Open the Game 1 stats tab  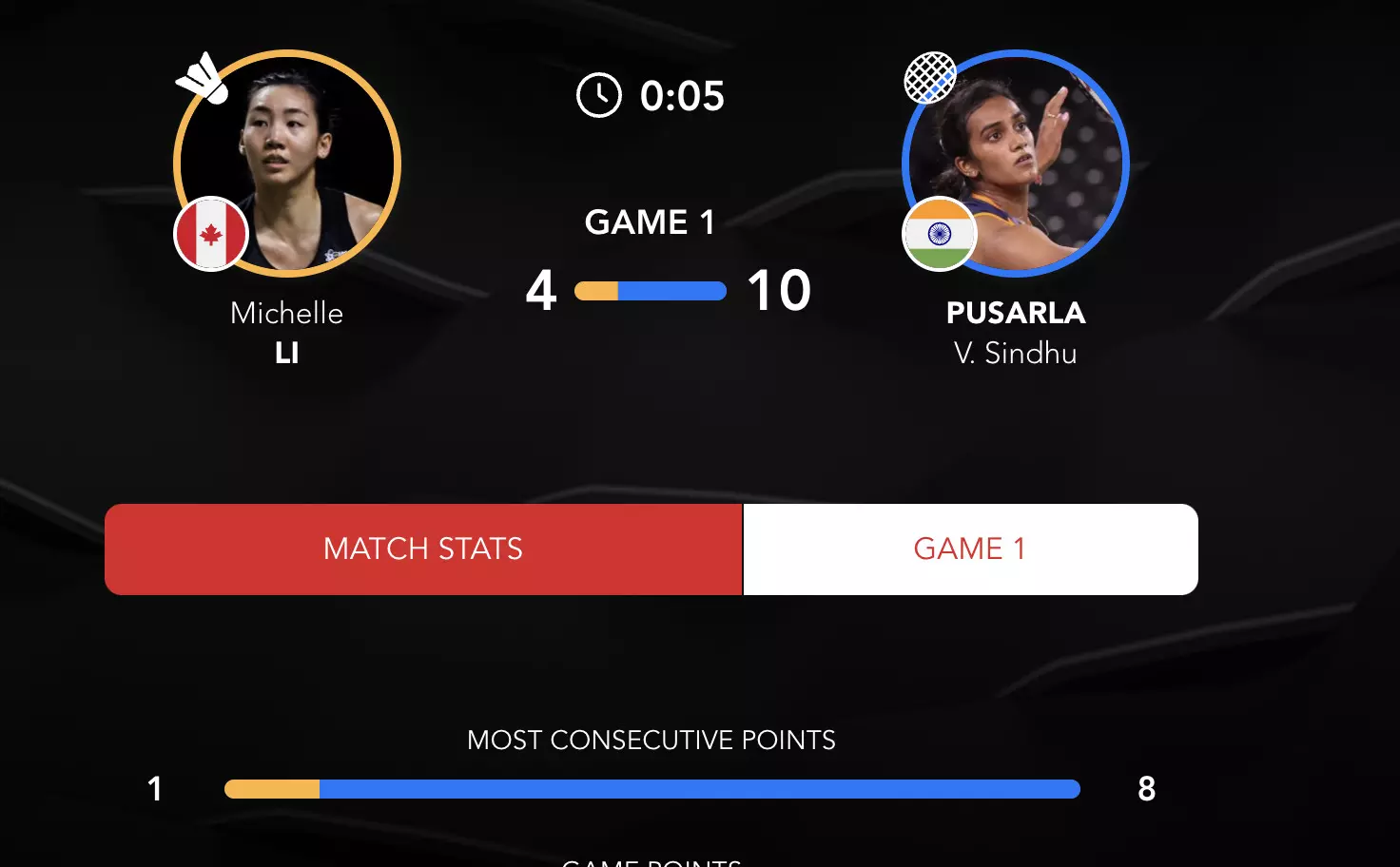click(970, 549)
